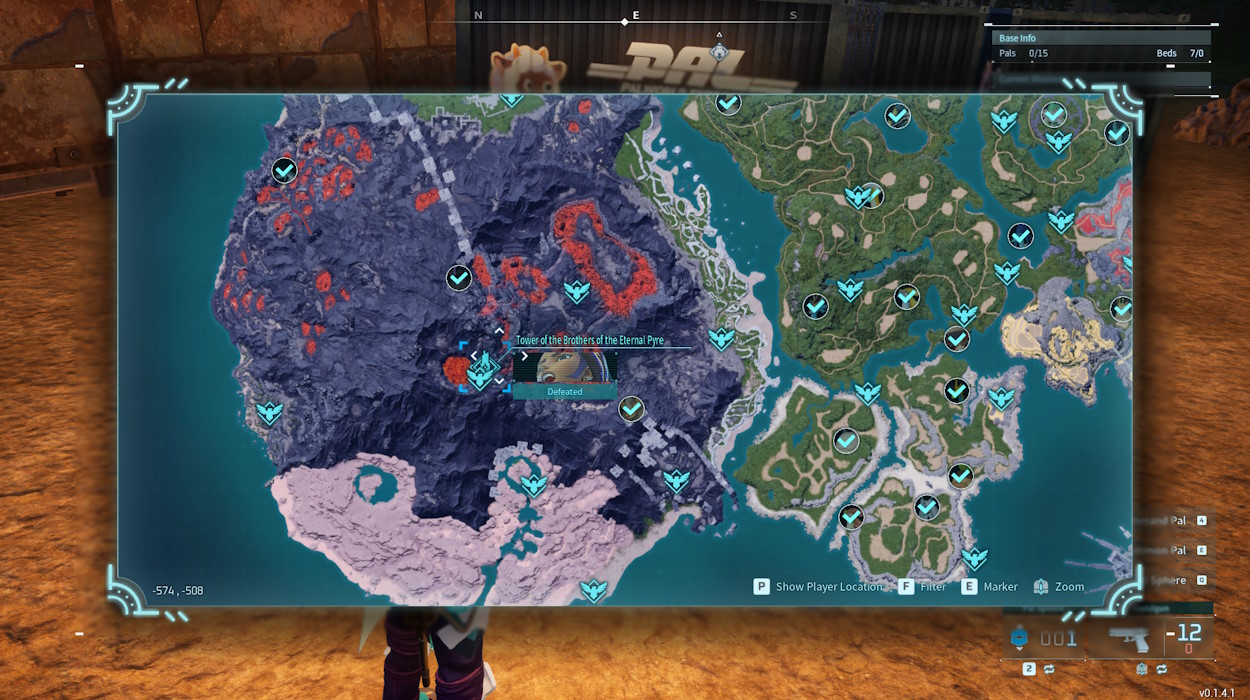
Task: Click the defeated boss portrait thumbnail
Action: (564, 367)
